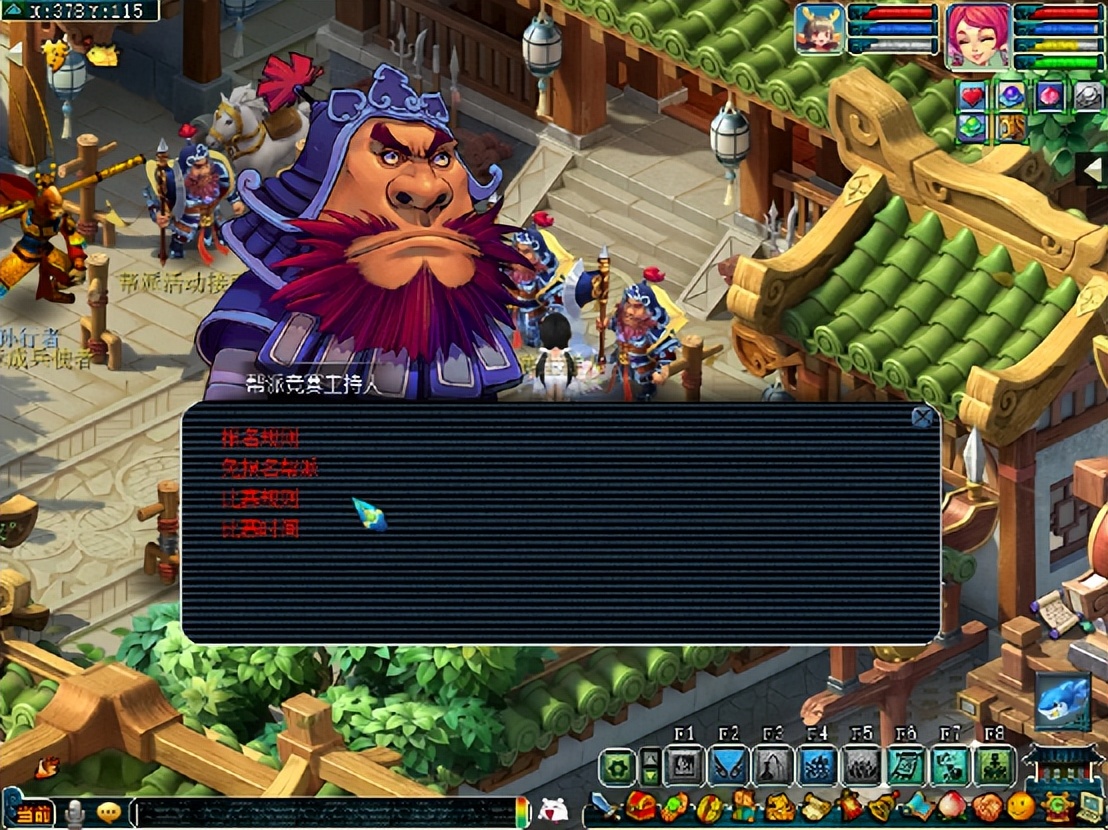
Task: Open the red treasure chest menu
Action: click(640, 806)
